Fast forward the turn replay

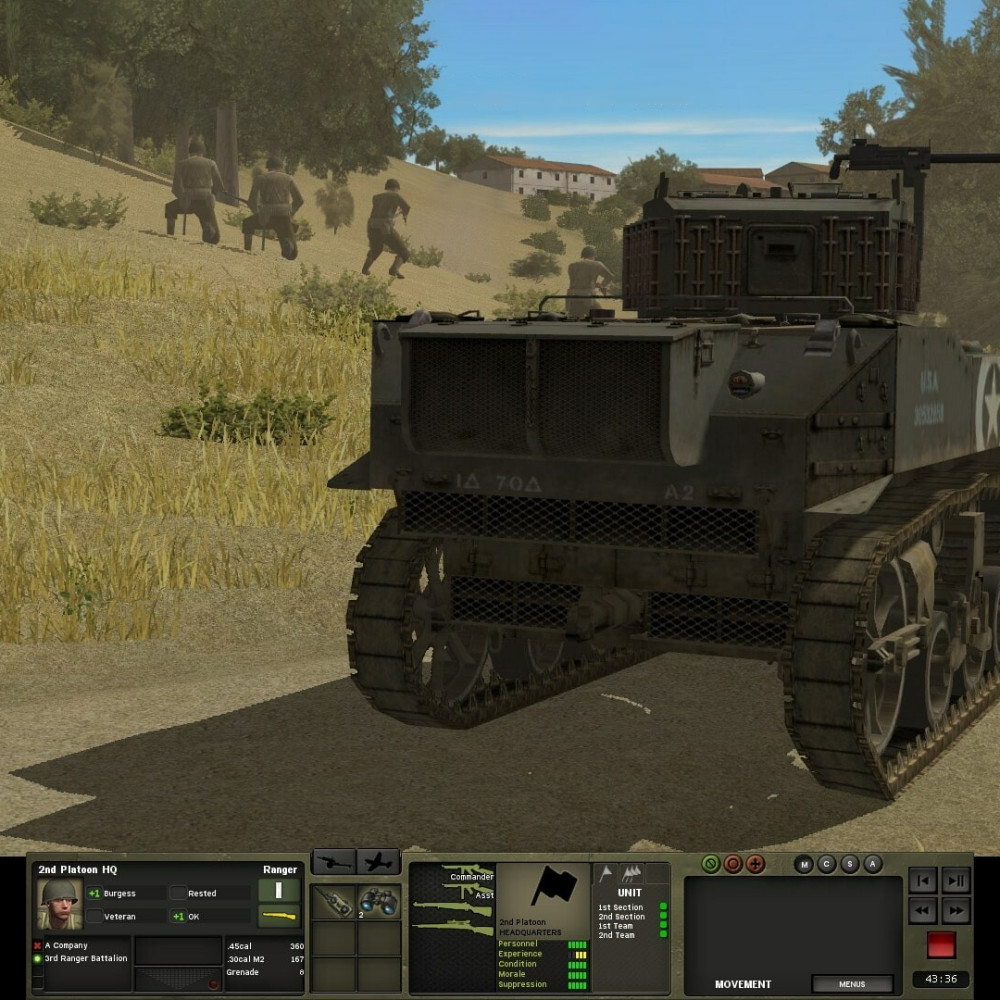[956, 911]
